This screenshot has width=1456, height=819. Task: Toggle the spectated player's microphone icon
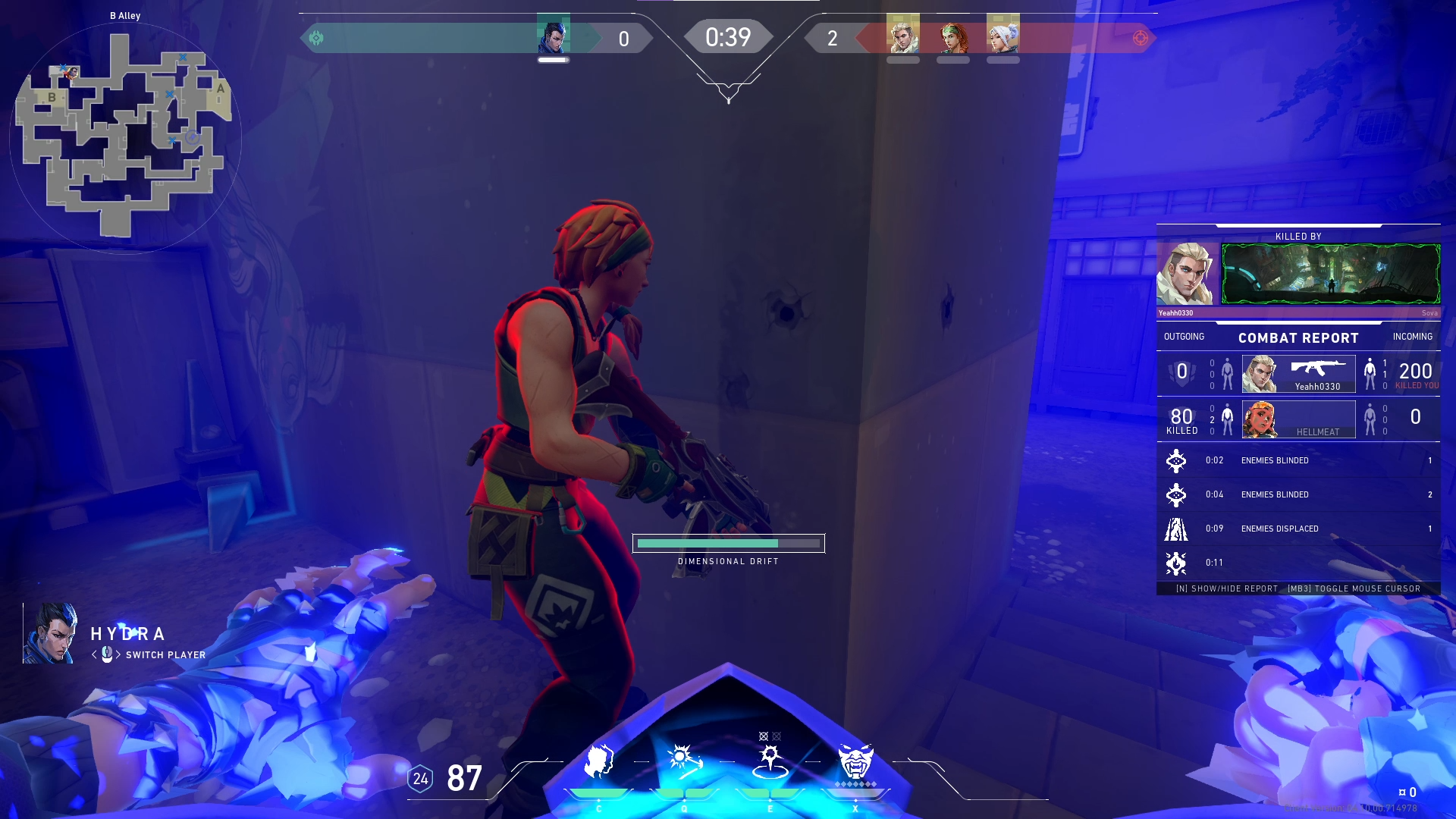tap(105, 655)
